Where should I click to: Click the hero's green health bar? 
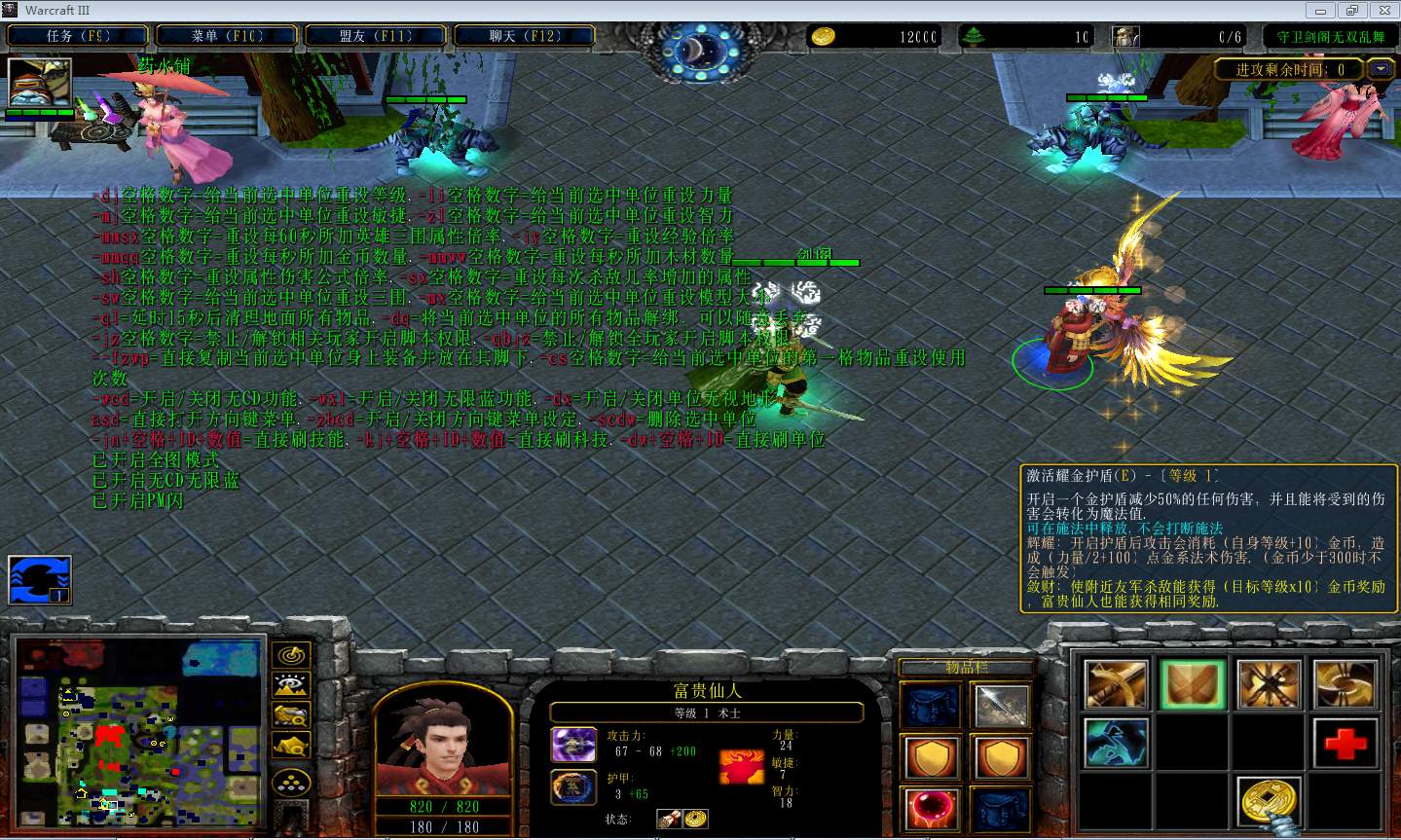click(1092, 289)
